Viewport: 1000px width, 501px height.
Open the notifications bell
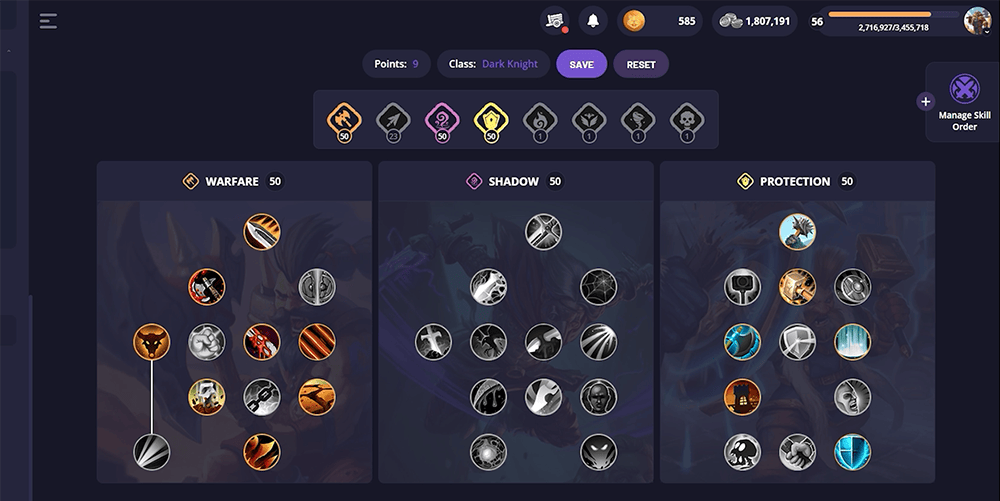[x=593, y=21]
